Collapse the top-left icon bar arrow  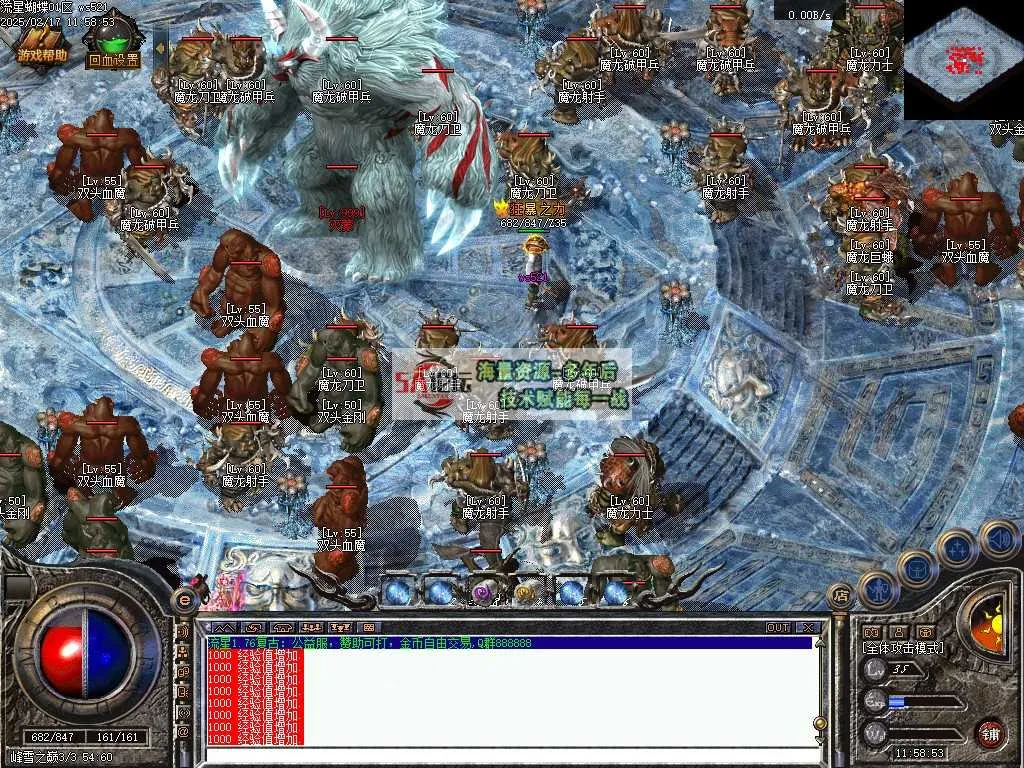[x=161, y=42]
